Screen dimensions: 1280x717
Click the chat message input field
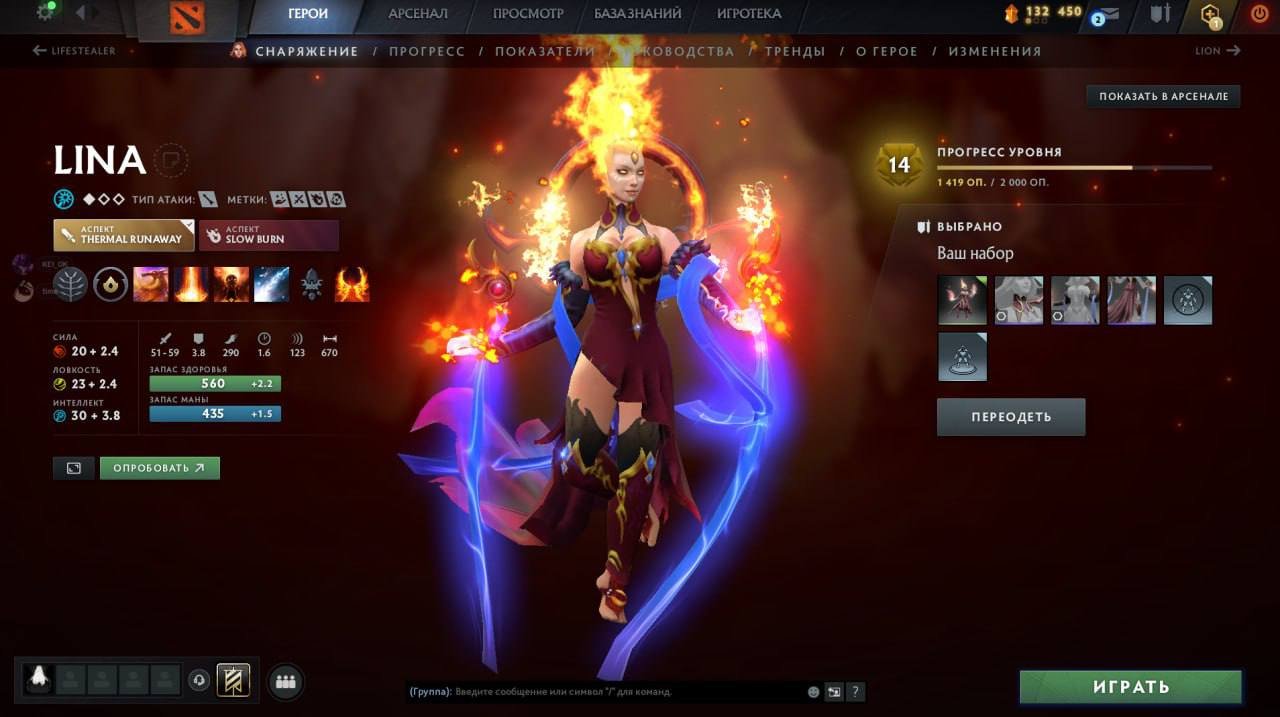pyautogui.click(x=605, y=691)
